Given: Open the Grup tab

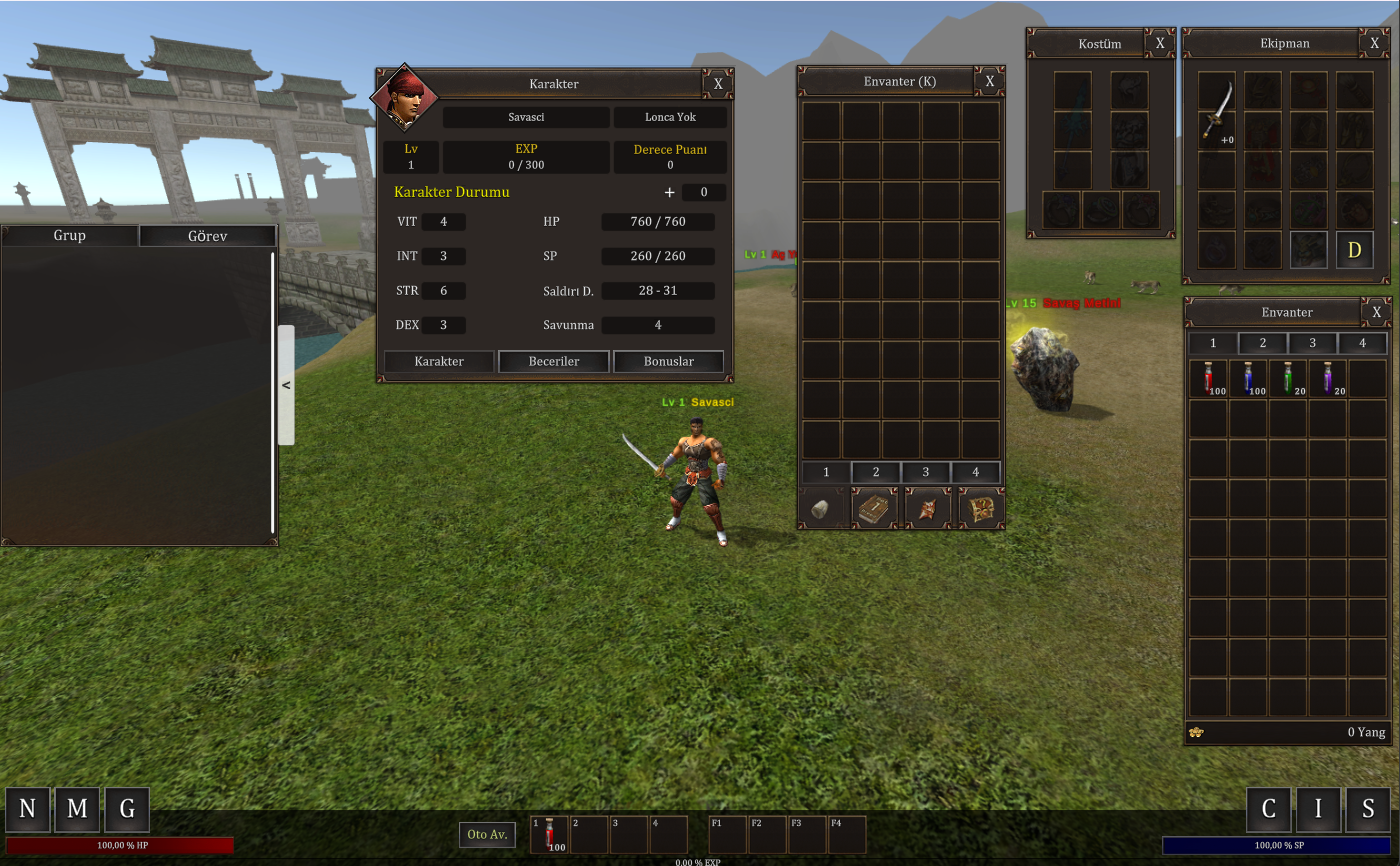Looking at the screenshot, I should (x=70, y=236).
